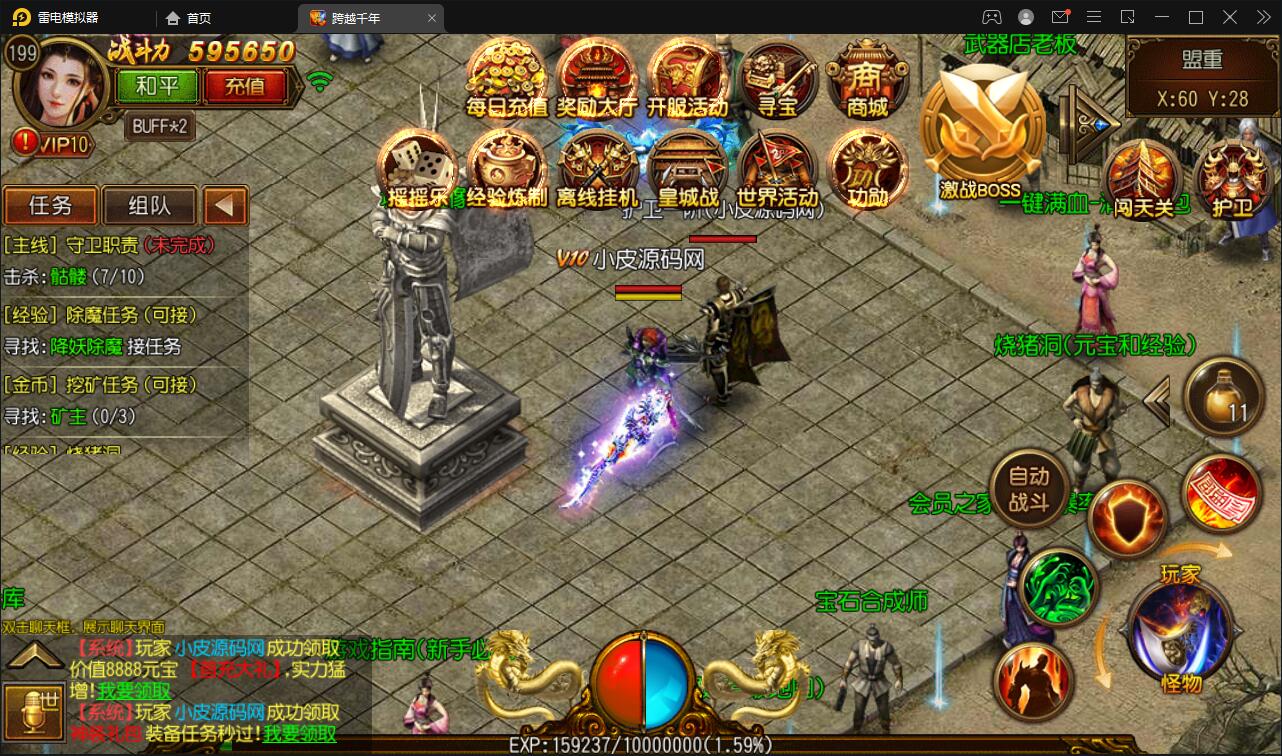This screenshot has height=756, width=1282.
Task: Close the 跨越千年 emulator tab
Action: [432, 18]
